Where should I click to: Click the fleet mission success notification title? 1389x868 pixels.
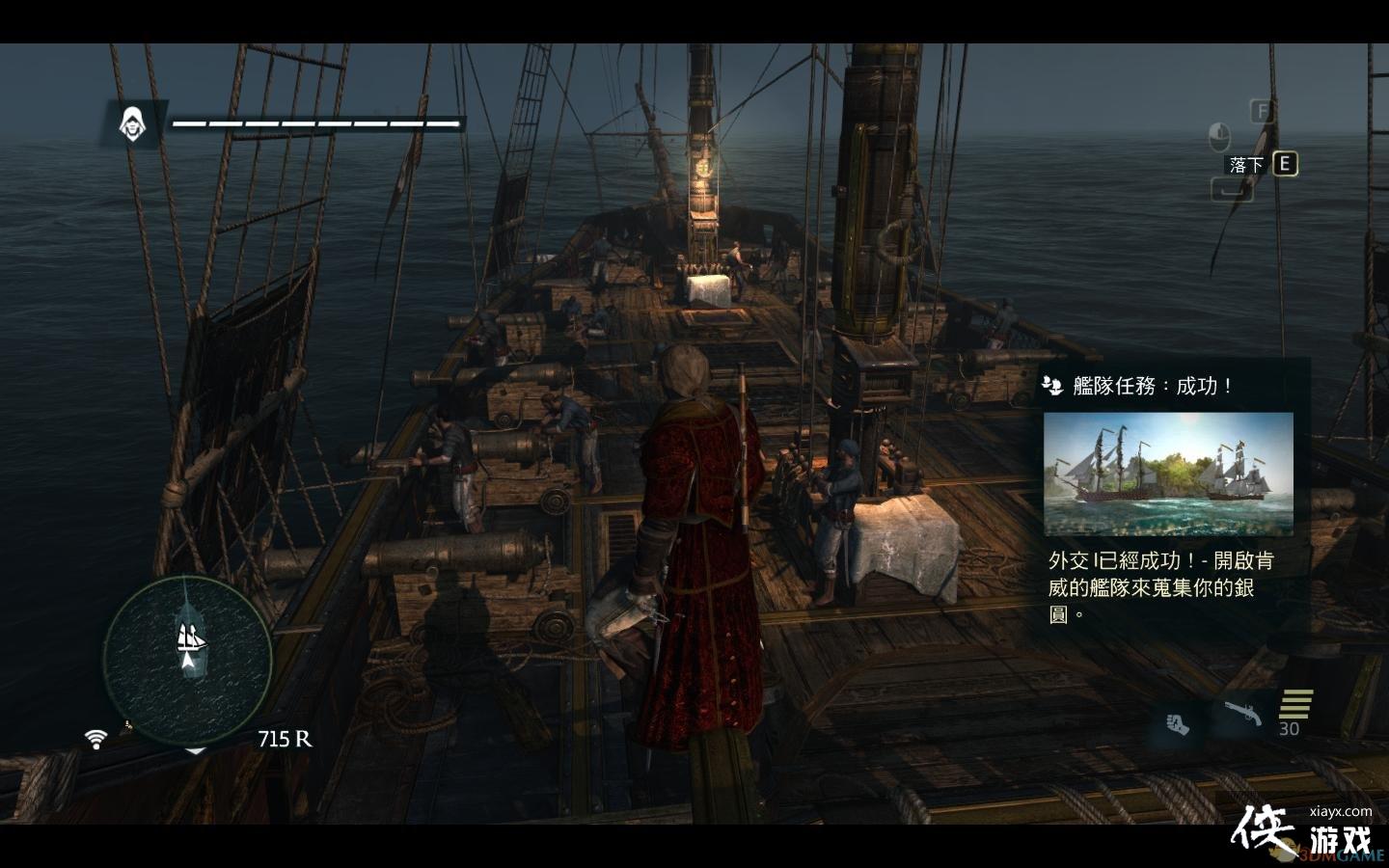pyautogui.click(x=1153, y=386)
